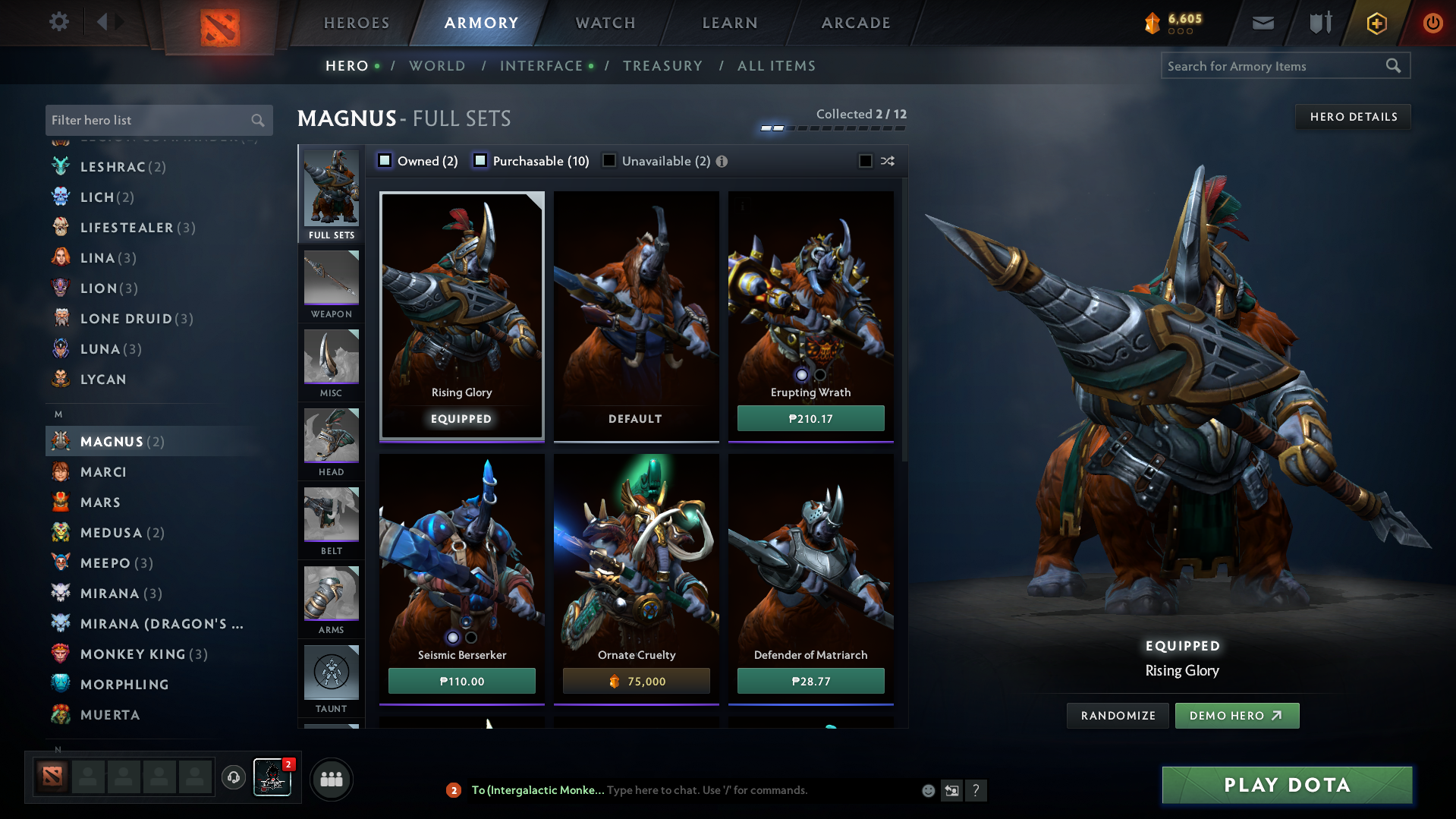Open the settings gear icon

(59, 22)
